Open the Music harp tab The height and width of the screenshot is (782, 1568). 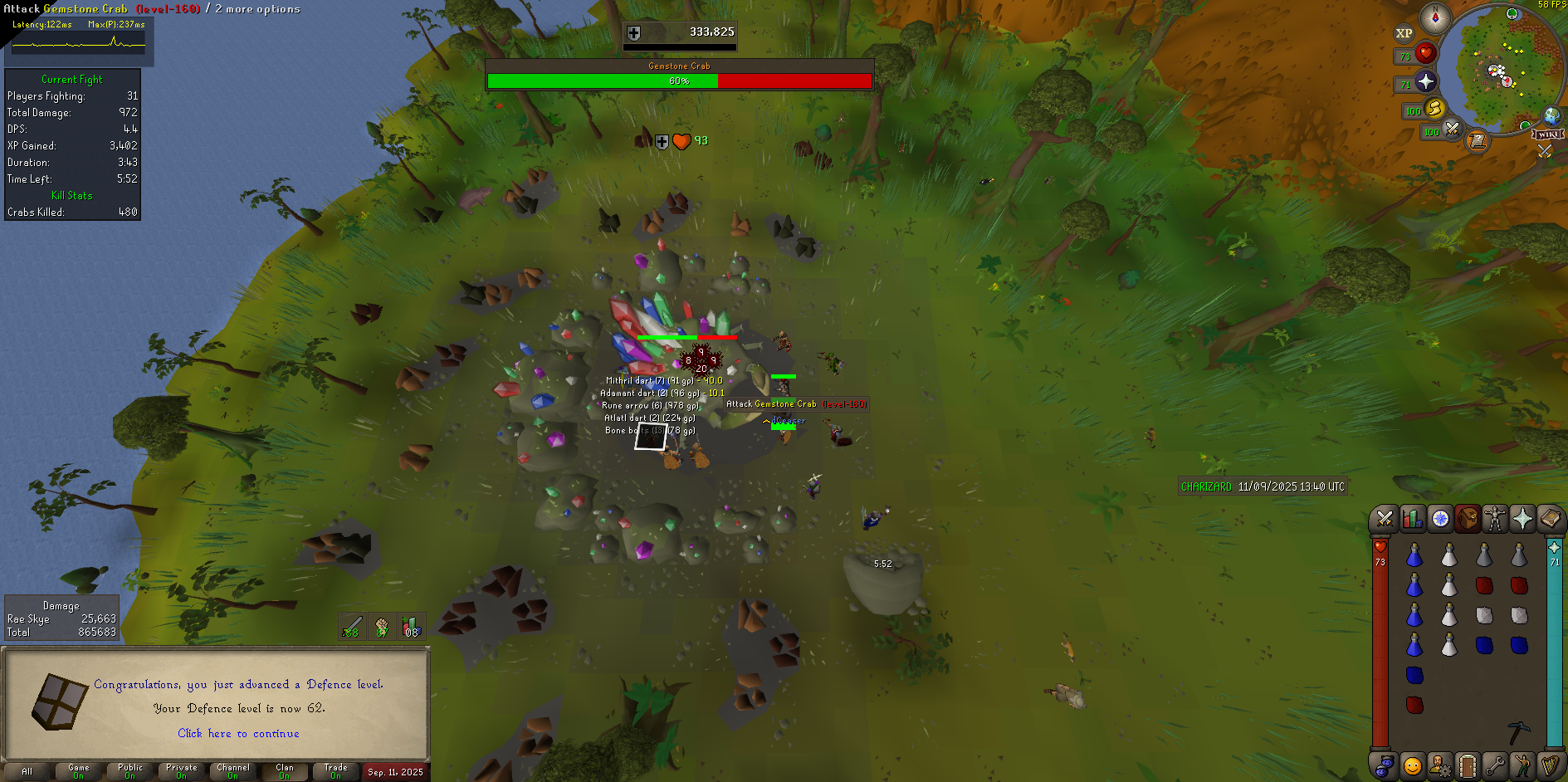[1550, 765]
